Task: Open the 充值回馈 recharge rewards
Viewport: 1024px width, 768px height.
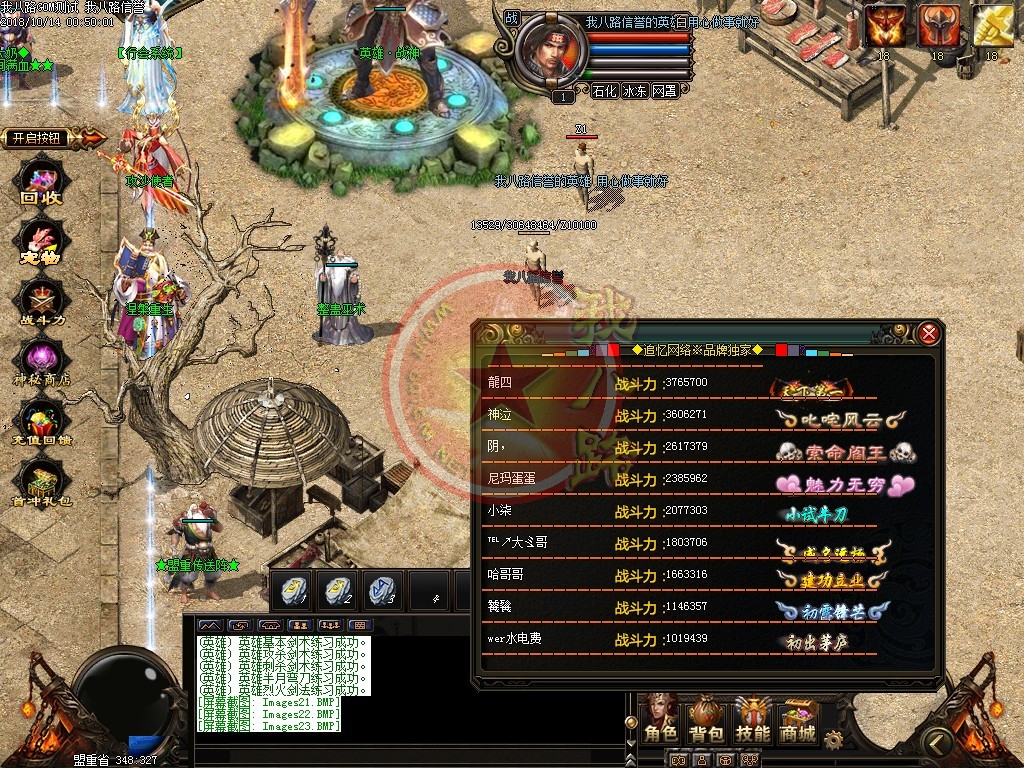Action: (x=42, y=424)
